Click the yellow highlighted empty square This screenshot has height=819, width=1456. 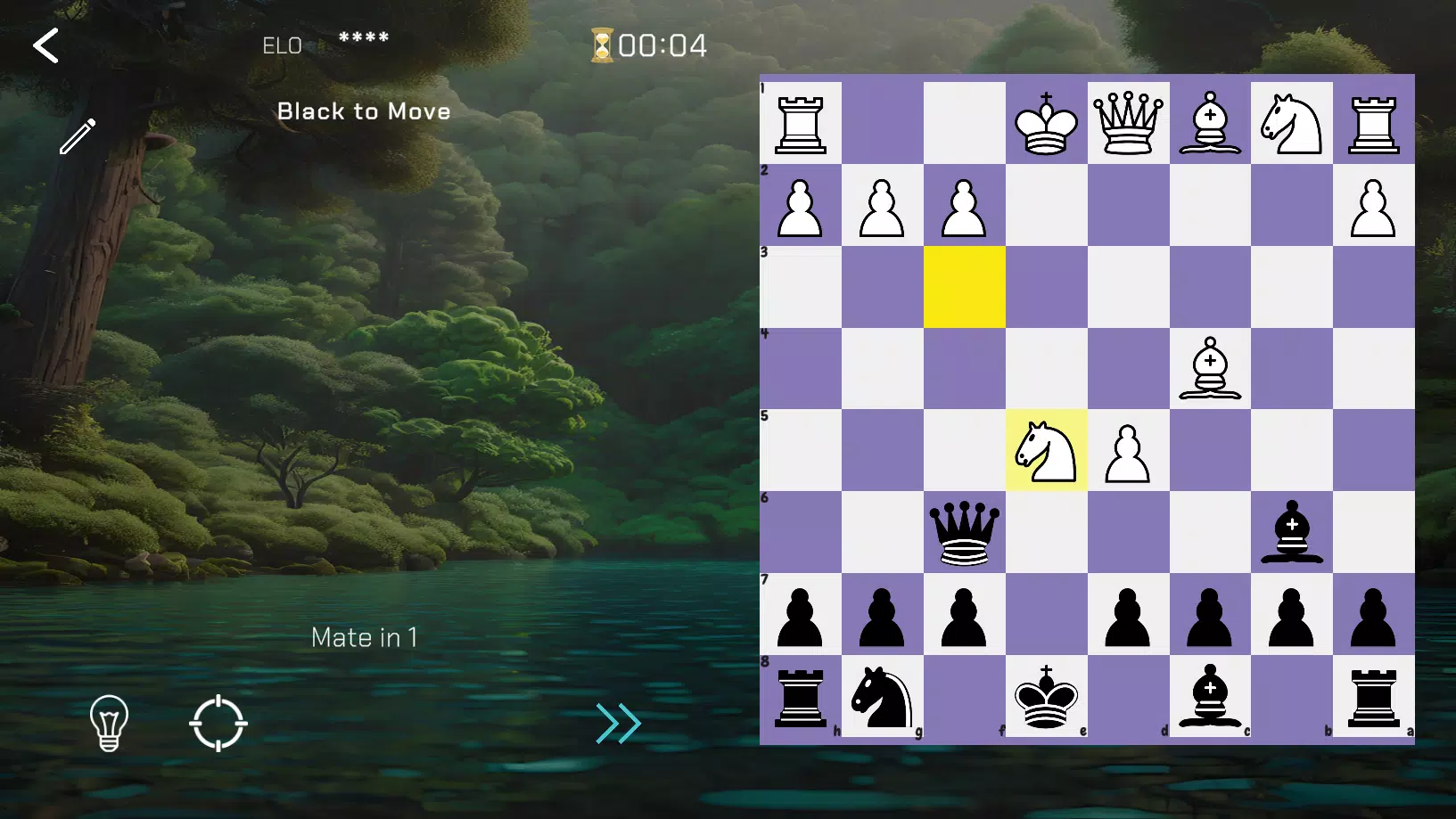pos(964,287)
